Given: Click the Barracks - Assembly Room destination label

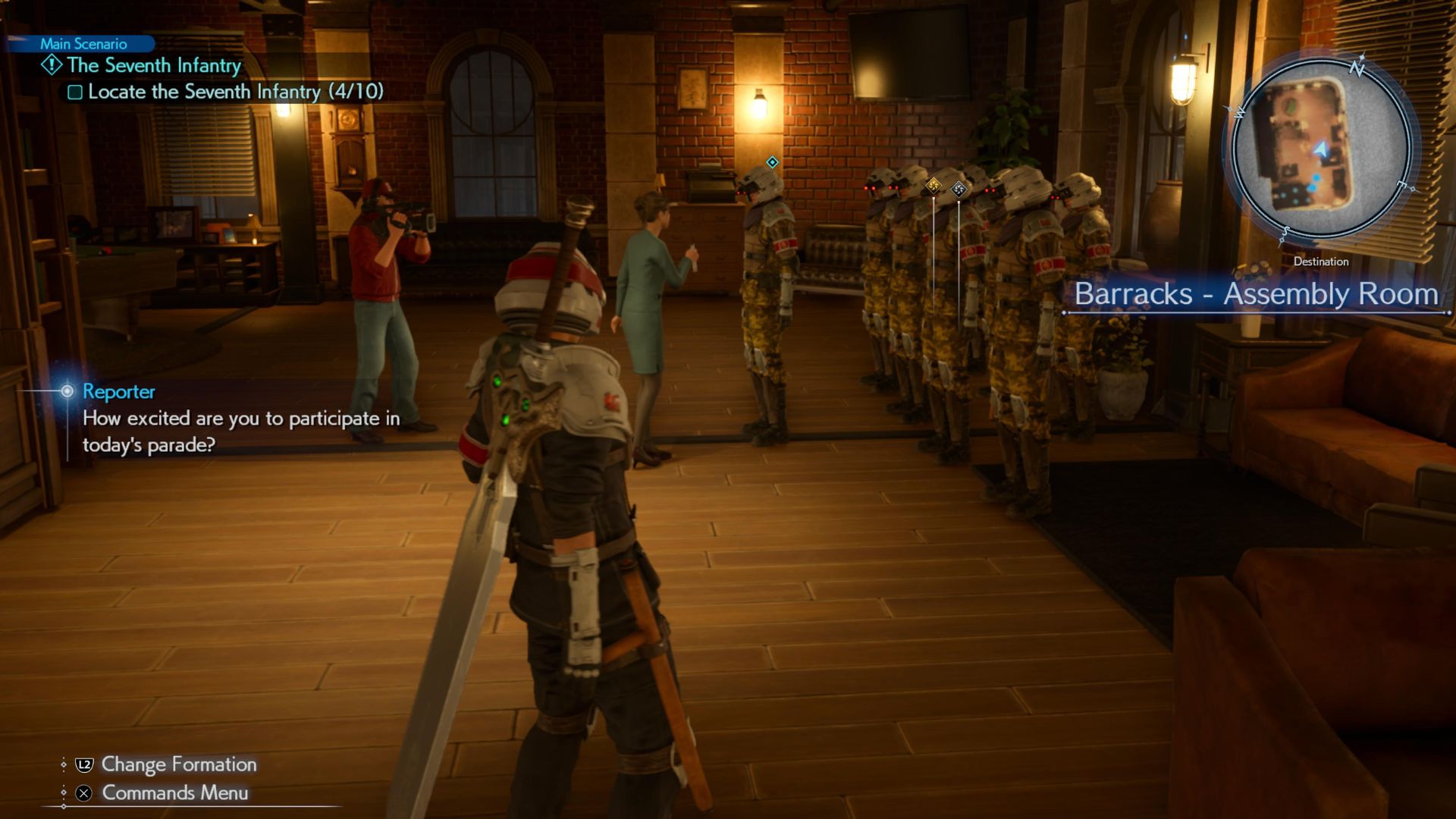Looking at the screenshot, I should (1256, 294).
